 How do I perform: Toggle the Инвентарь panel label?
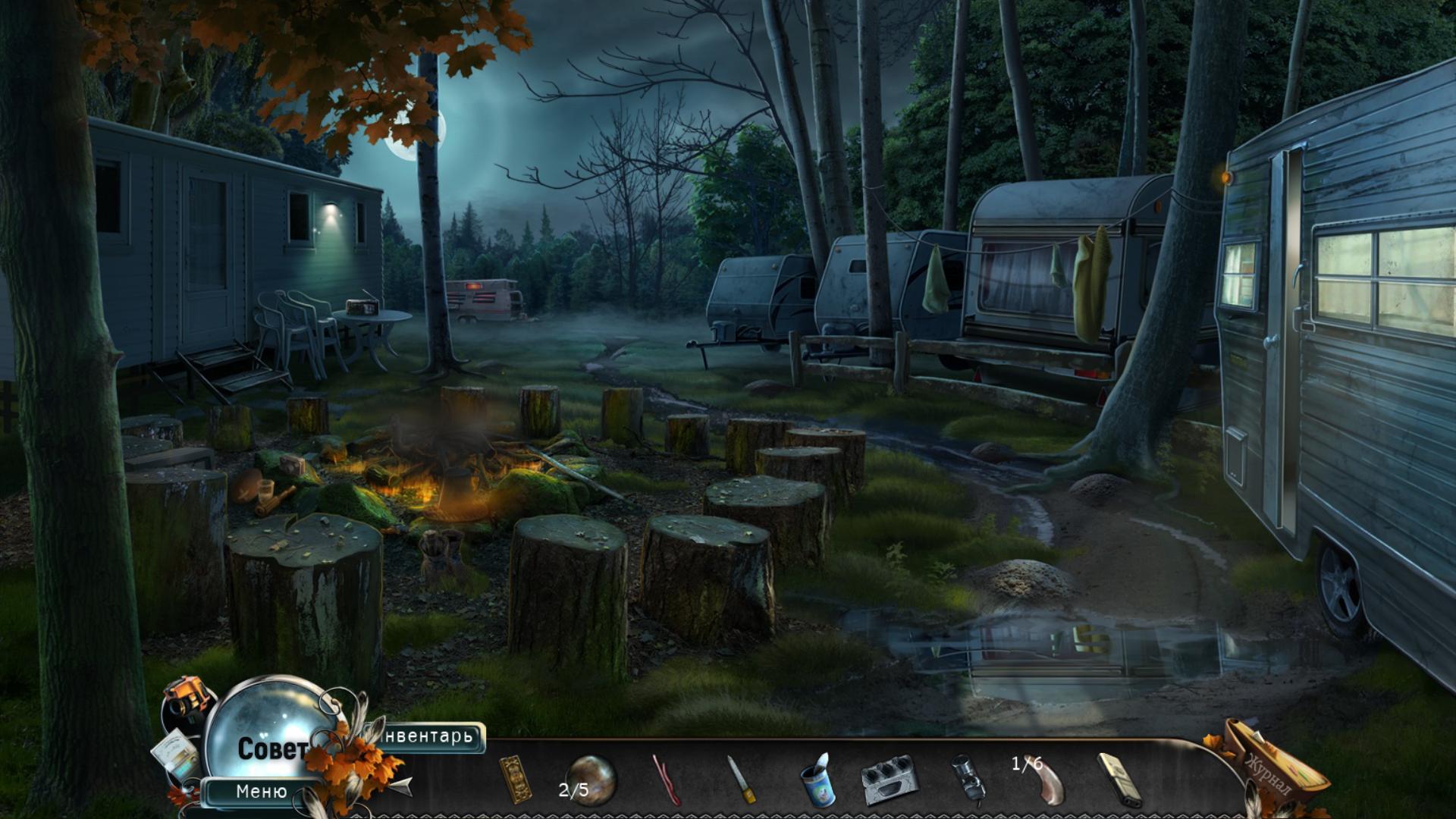(431, 736)
